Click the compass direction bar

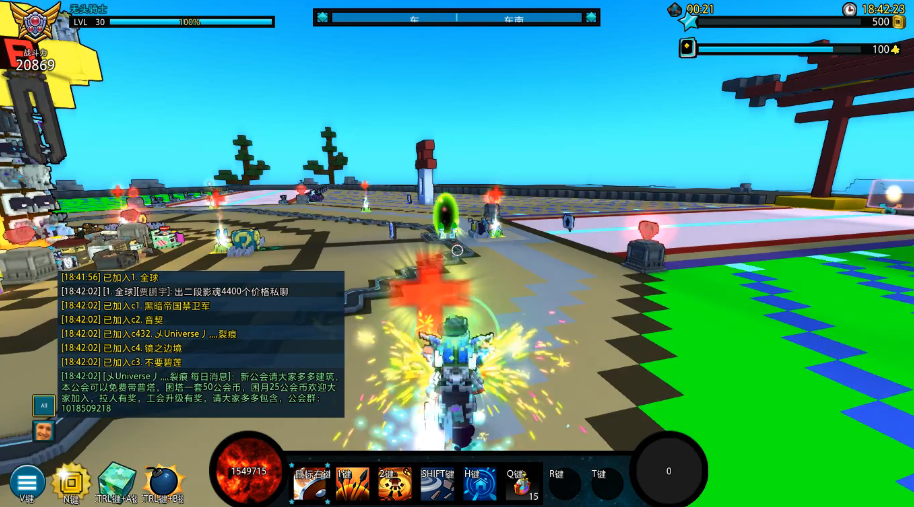pos(457,17)
